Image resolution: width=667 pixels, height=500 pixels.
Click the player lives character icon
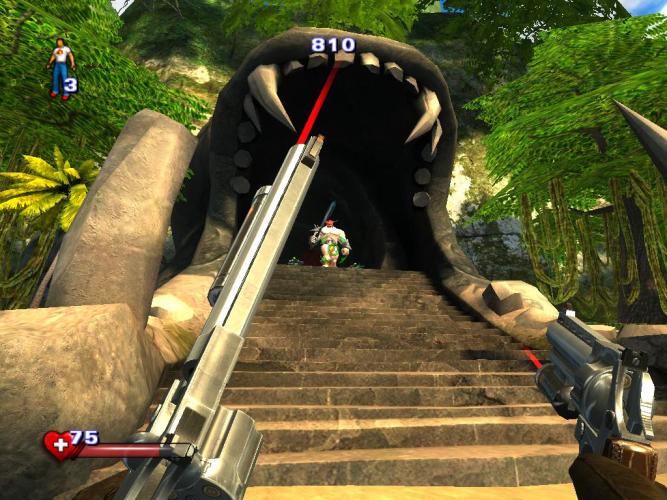point(59,67)
